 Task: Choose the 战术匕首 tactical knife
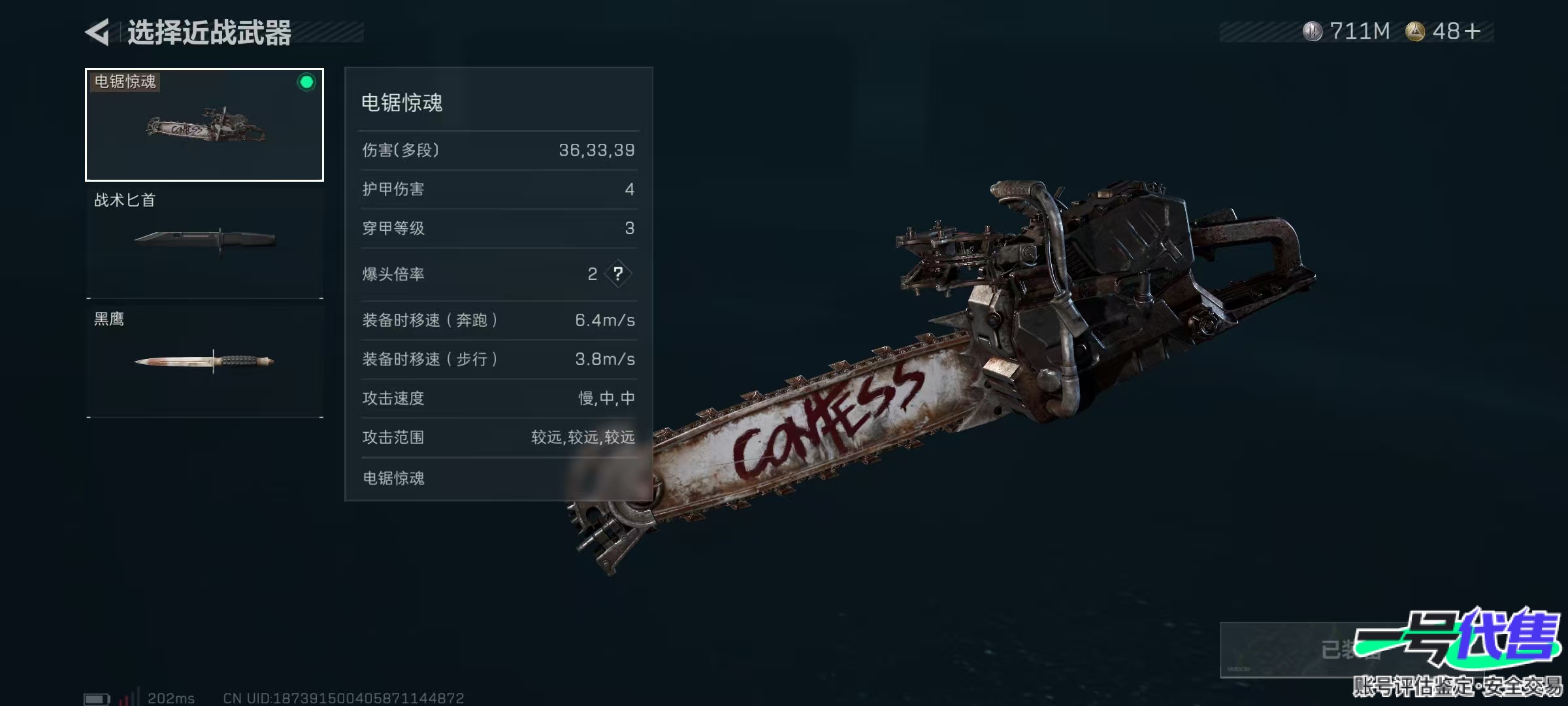[204, 242]
